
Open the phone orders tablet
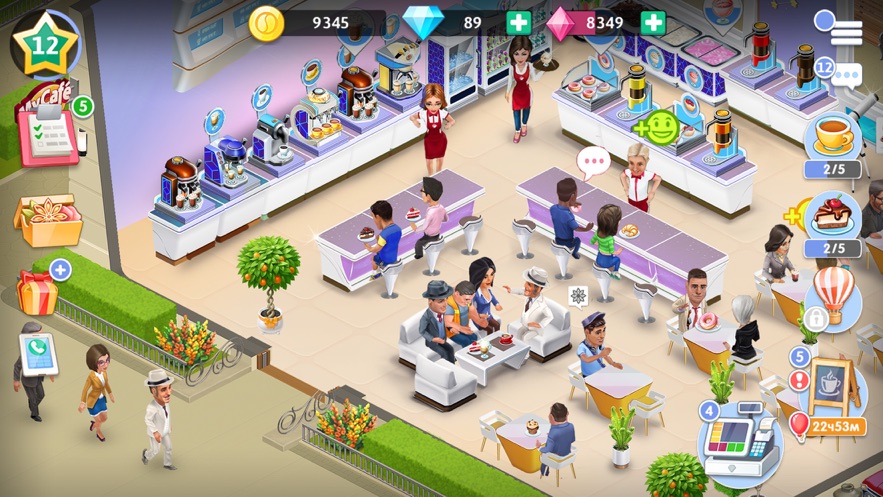pos(38,354)
